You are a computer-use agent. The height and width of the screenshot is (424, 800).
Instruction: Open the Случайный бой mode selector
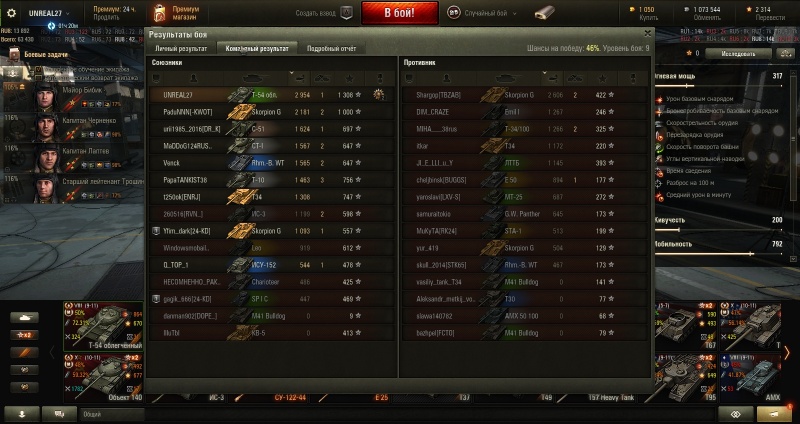coord(492,14)
